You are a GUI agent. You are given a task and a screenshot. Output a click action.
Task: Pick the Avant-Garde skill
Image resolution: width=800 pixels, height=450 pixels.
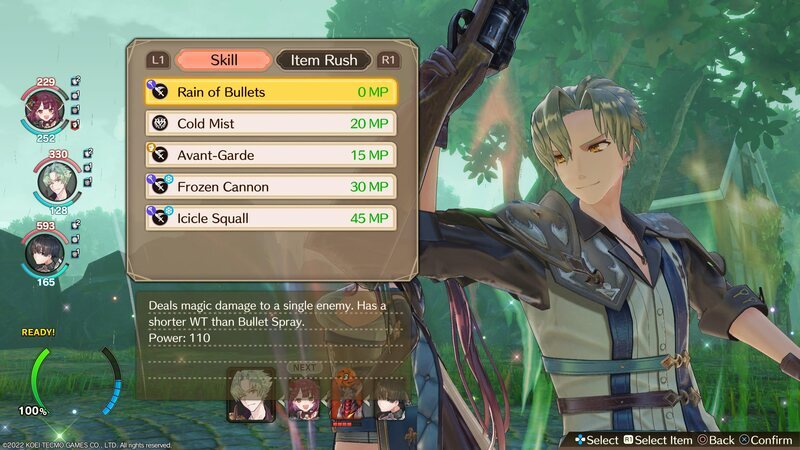point(270,155)
